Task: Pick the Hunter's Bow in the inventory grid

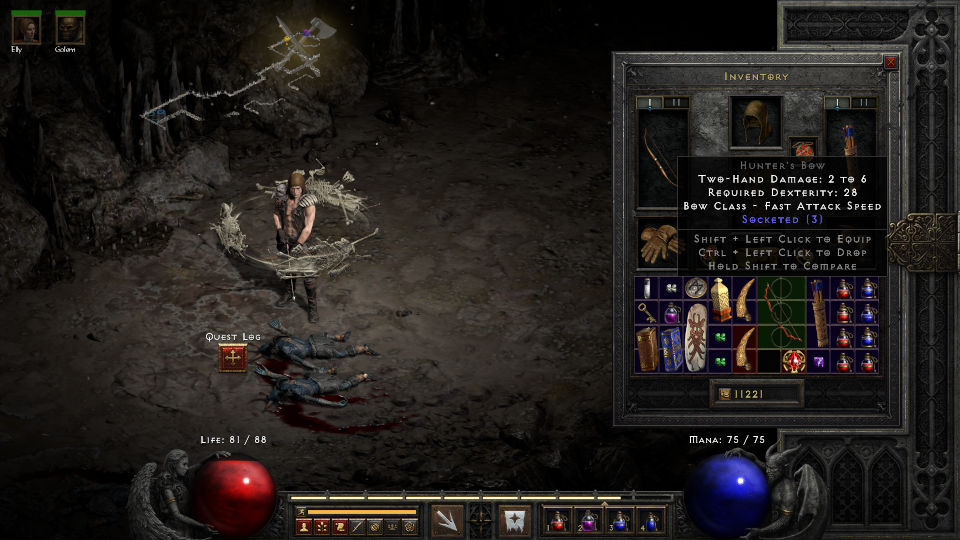Action: (x=781, y=312)
